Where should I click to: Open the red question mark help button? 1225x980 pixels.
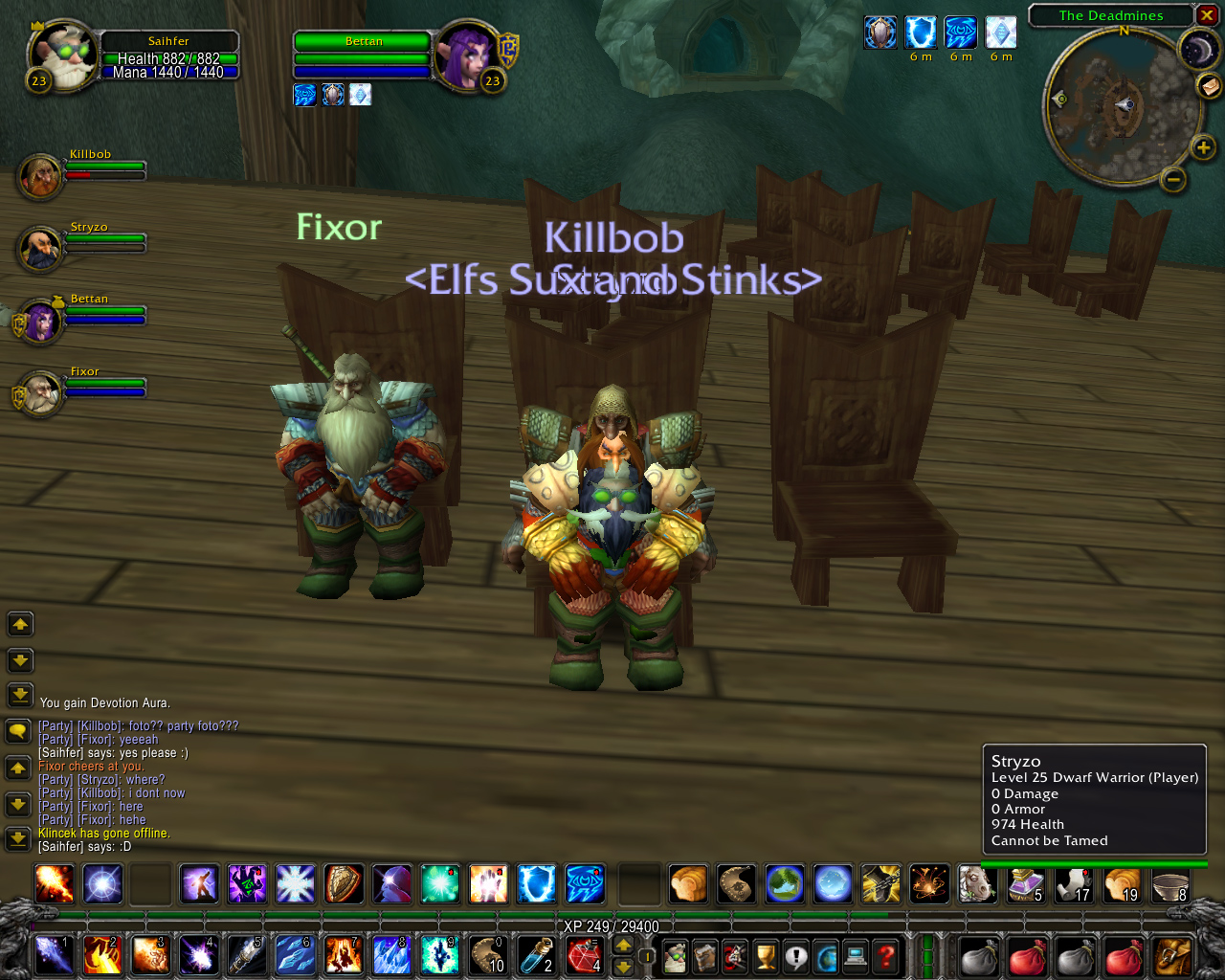tap(886, 955)
